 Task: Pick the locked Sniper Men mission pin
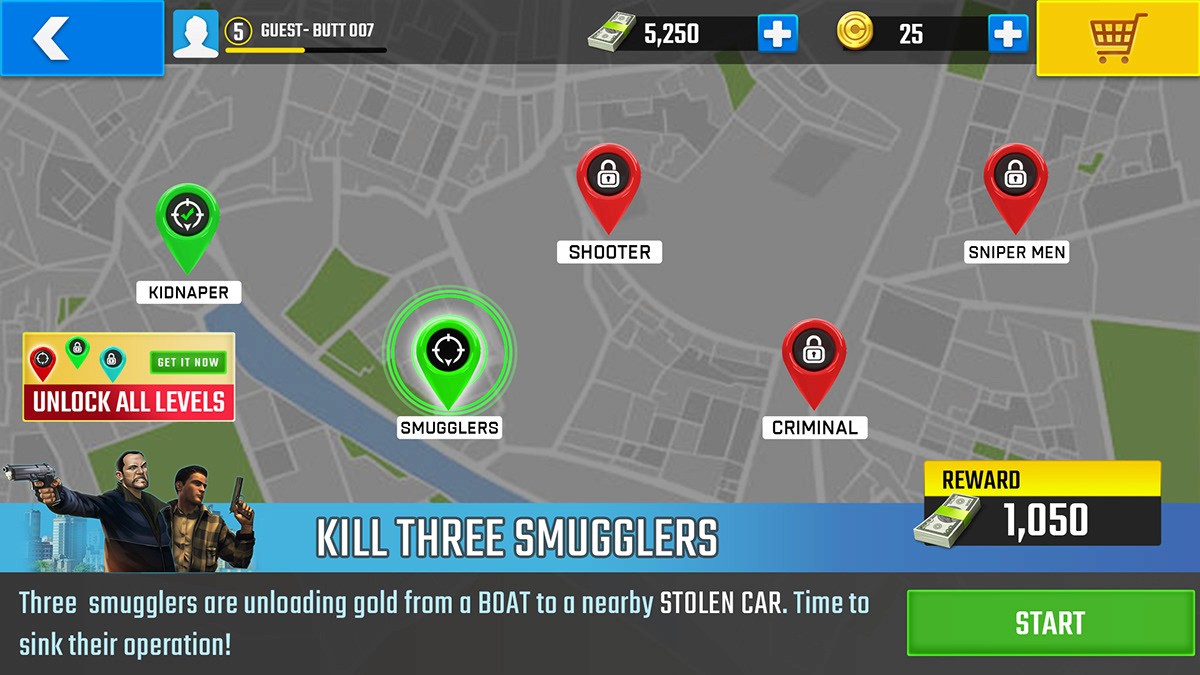pos(1015,181)
